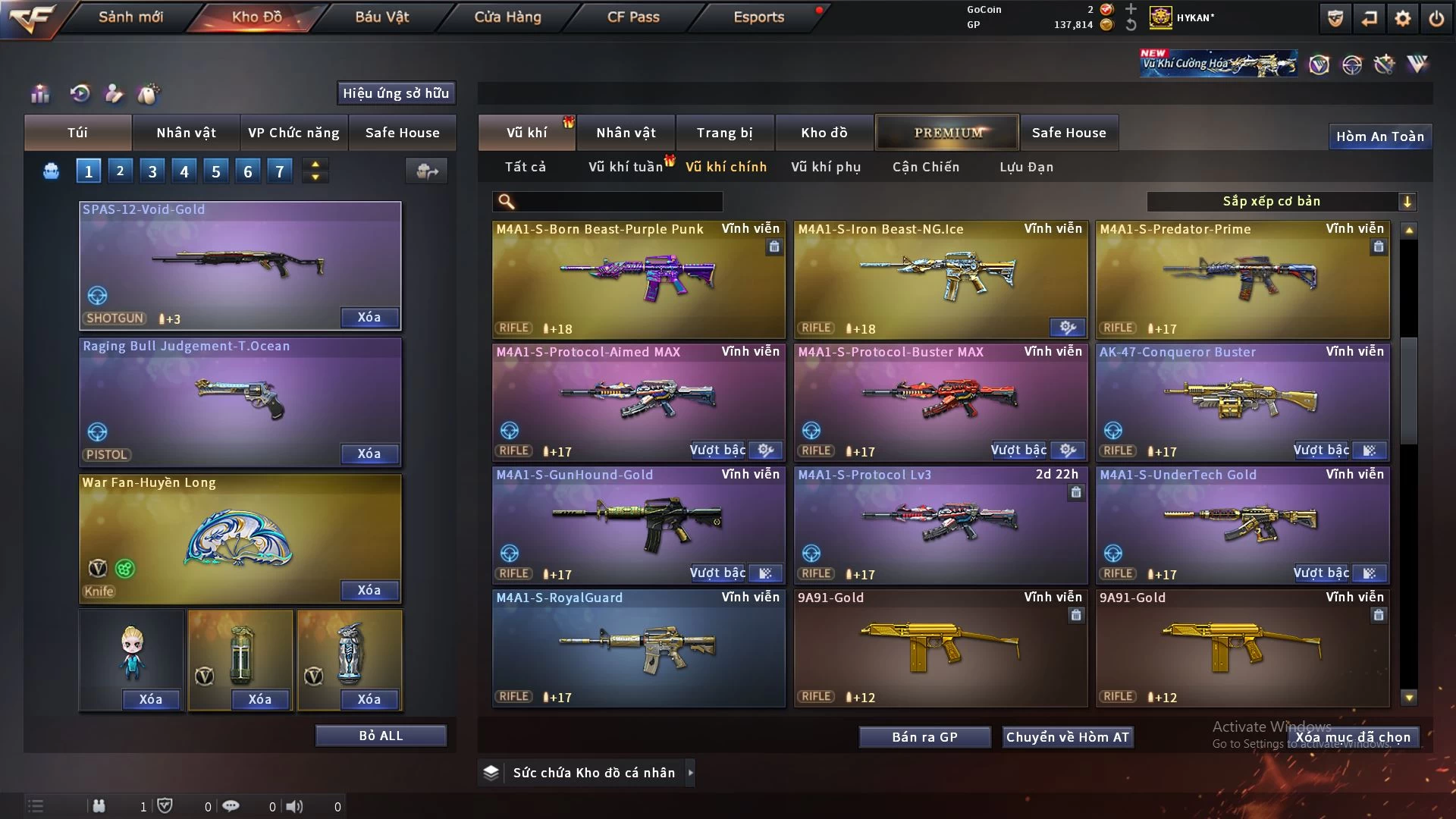Open the Cửa Hàng shop menu
The width and height of the screenshot is (1456, 819).
[x=507, y=17]
